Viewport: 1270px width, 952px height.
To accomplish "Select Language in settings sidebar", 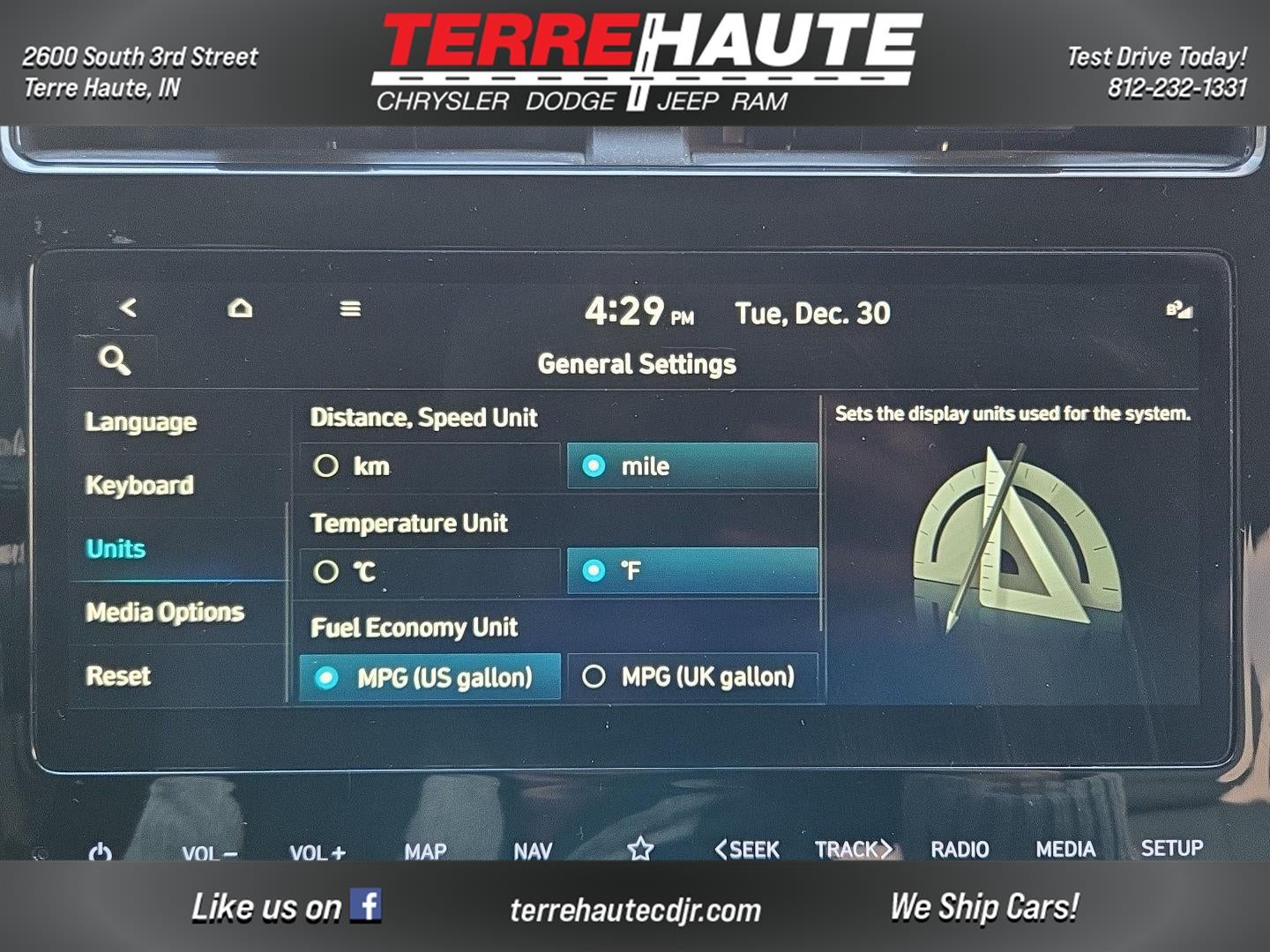I will click(x=141, y=421).
